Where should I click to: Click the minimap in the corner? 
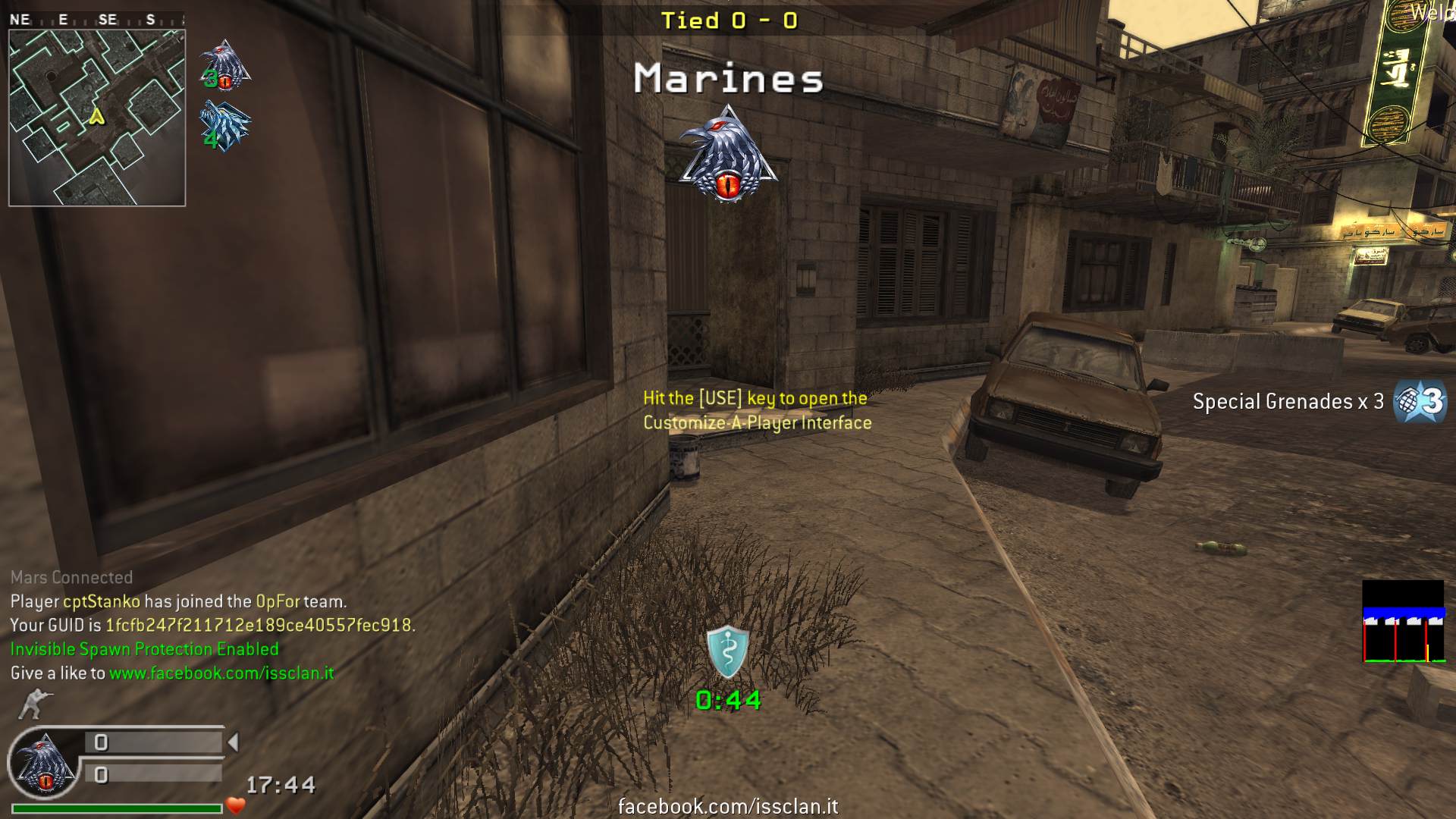(x=96, y=118)
